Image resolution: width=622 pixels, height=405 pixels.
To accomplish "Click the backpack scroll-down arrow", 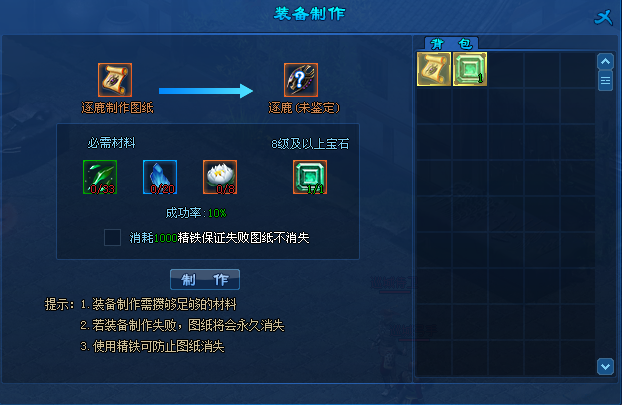I will (x=604, y=365).
